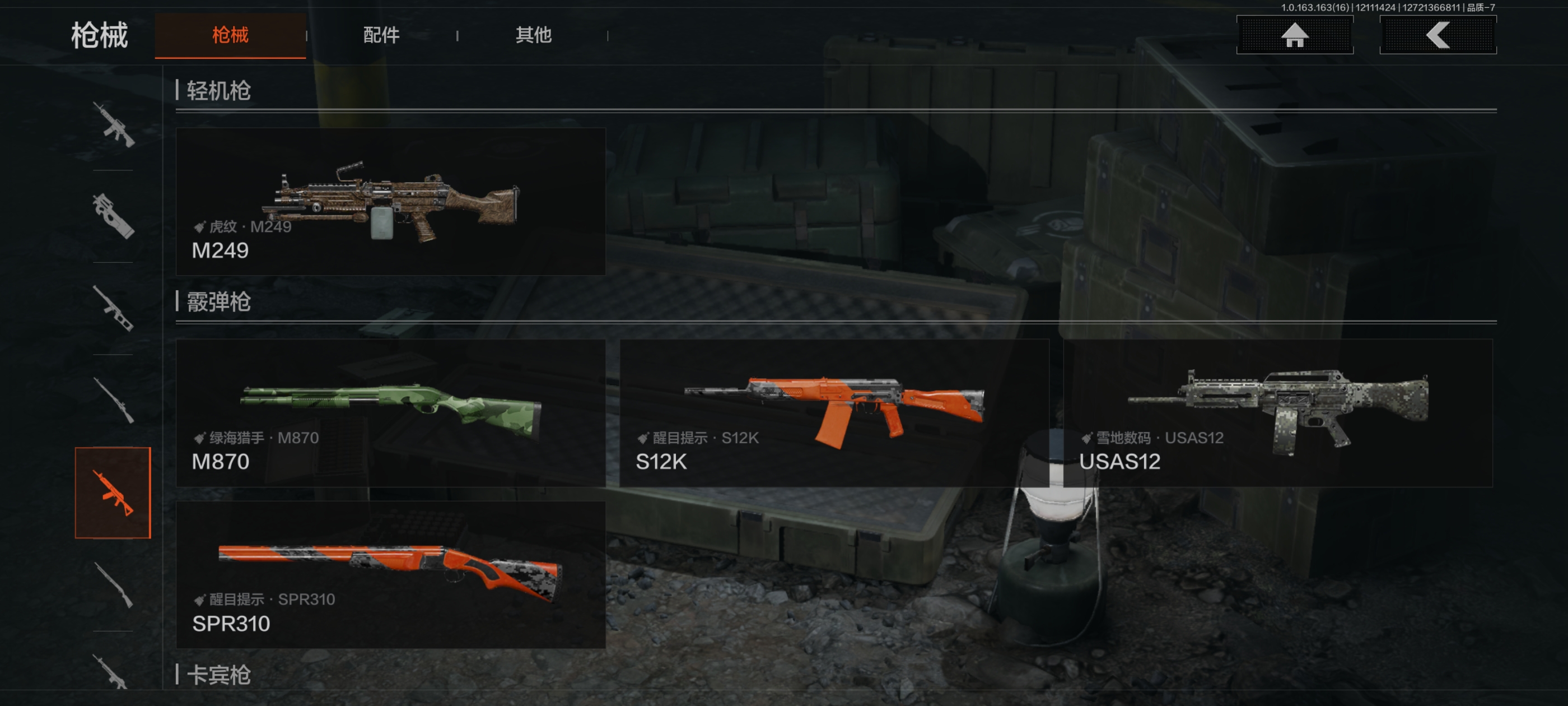Choose the scoped bolt-action rifle category
The height and width of the screenshot is (706, 1568).
click(113, 400)
